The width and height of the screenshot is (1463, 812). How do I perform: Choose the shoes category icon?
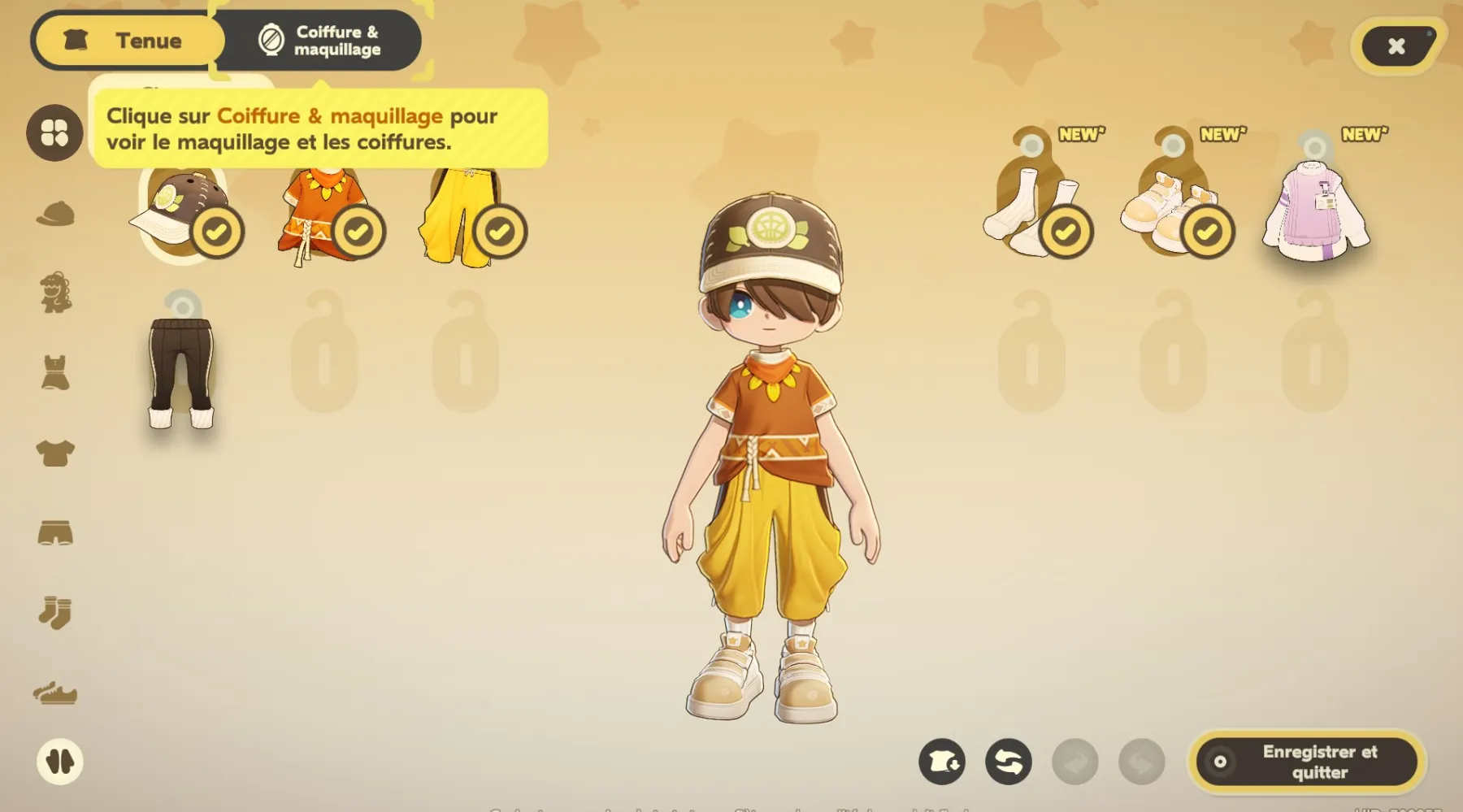click(55, 693)
